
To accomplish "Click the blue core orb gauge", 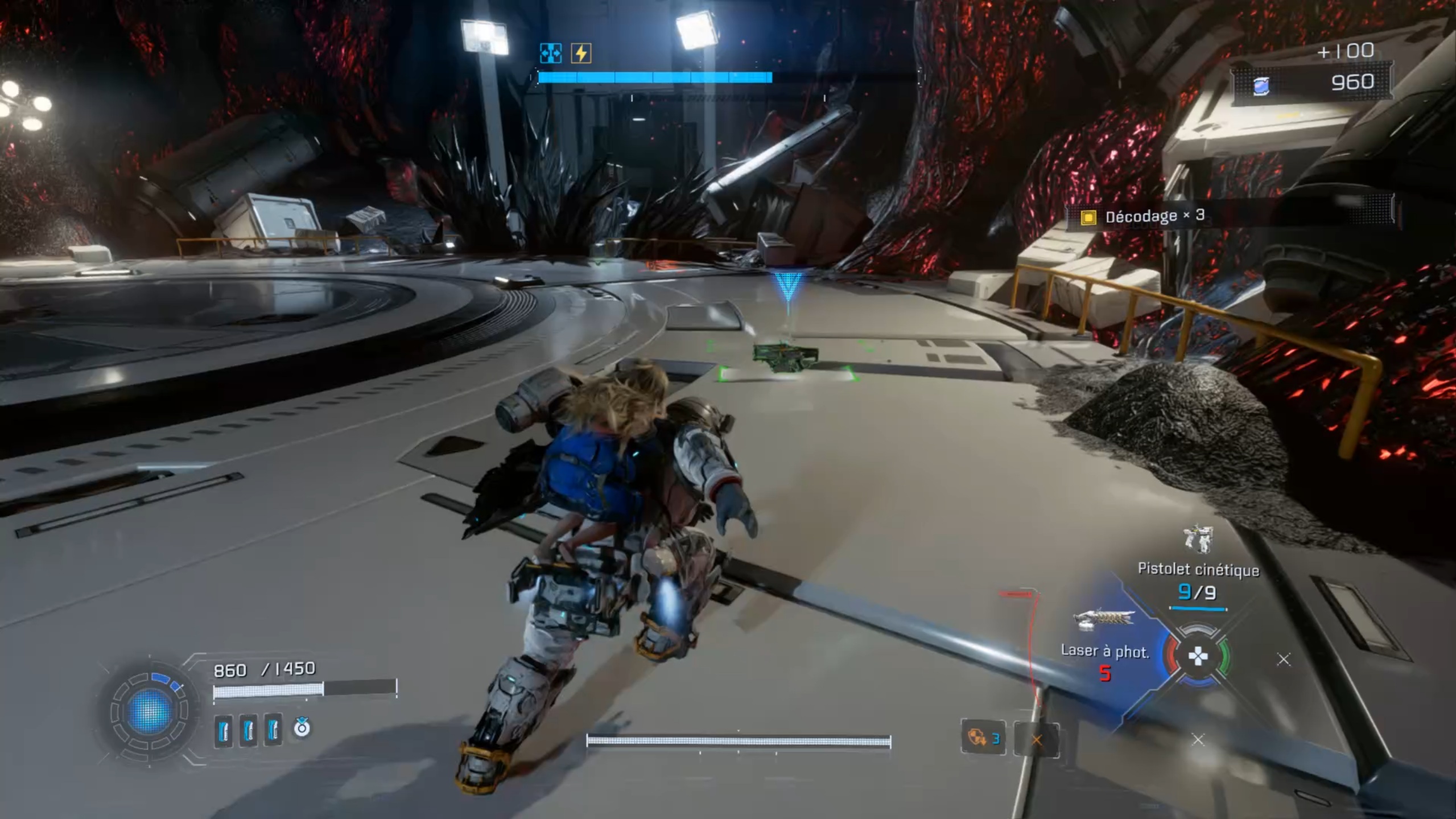I will tap(149, 711).
